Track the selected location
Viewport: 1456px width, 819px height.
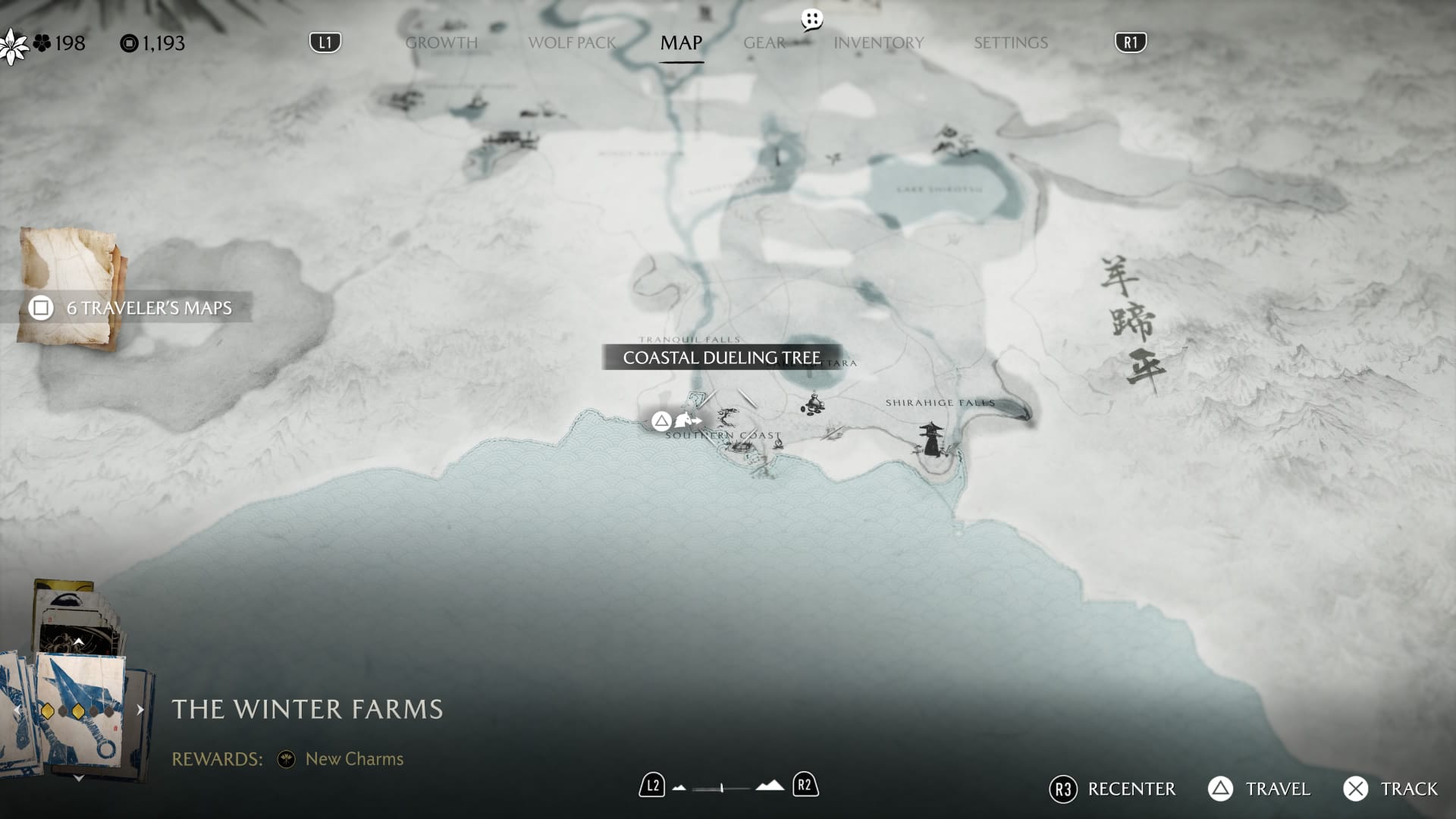click(x=1390, y=789)
